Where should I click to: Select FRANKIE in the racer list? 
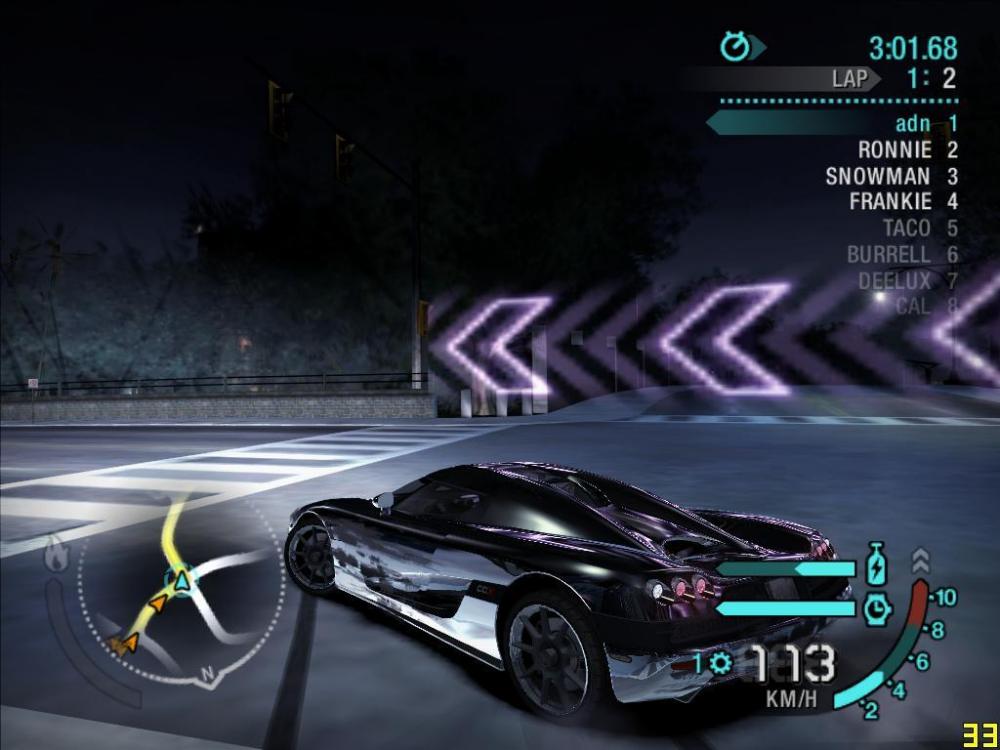click(890, 202)
